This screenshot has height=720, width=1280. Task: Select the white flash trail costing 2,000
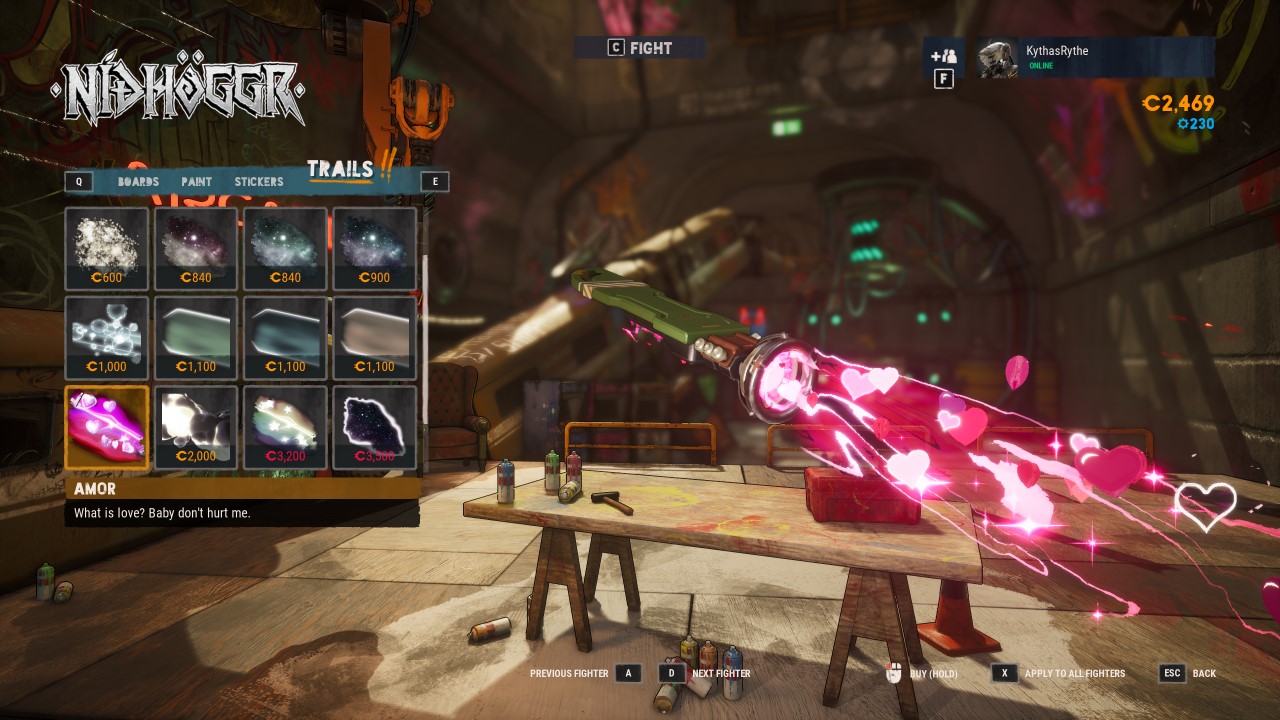tap(196, 427)
